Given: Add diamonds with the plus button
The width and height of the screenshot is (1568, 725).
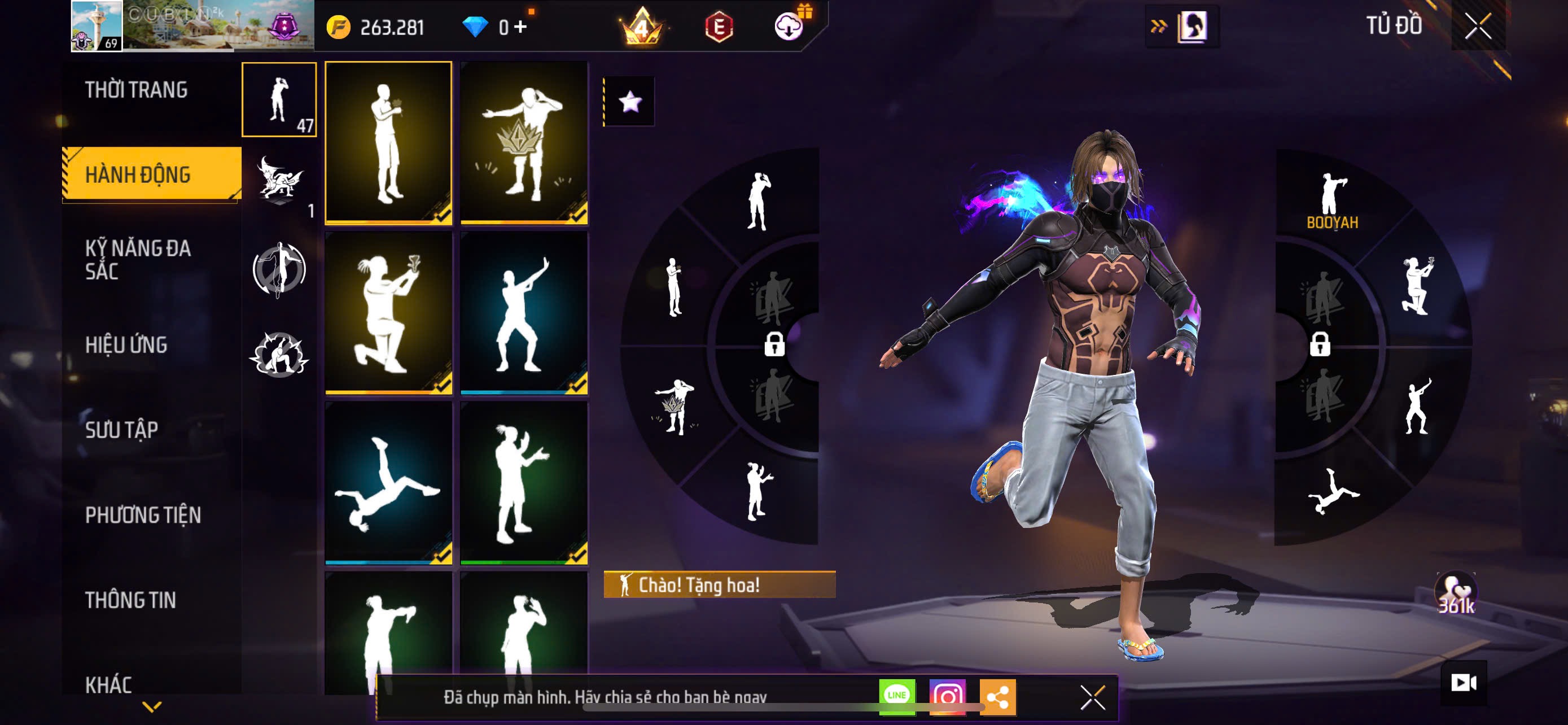Looking at the screenshot, I should point(520,26).
